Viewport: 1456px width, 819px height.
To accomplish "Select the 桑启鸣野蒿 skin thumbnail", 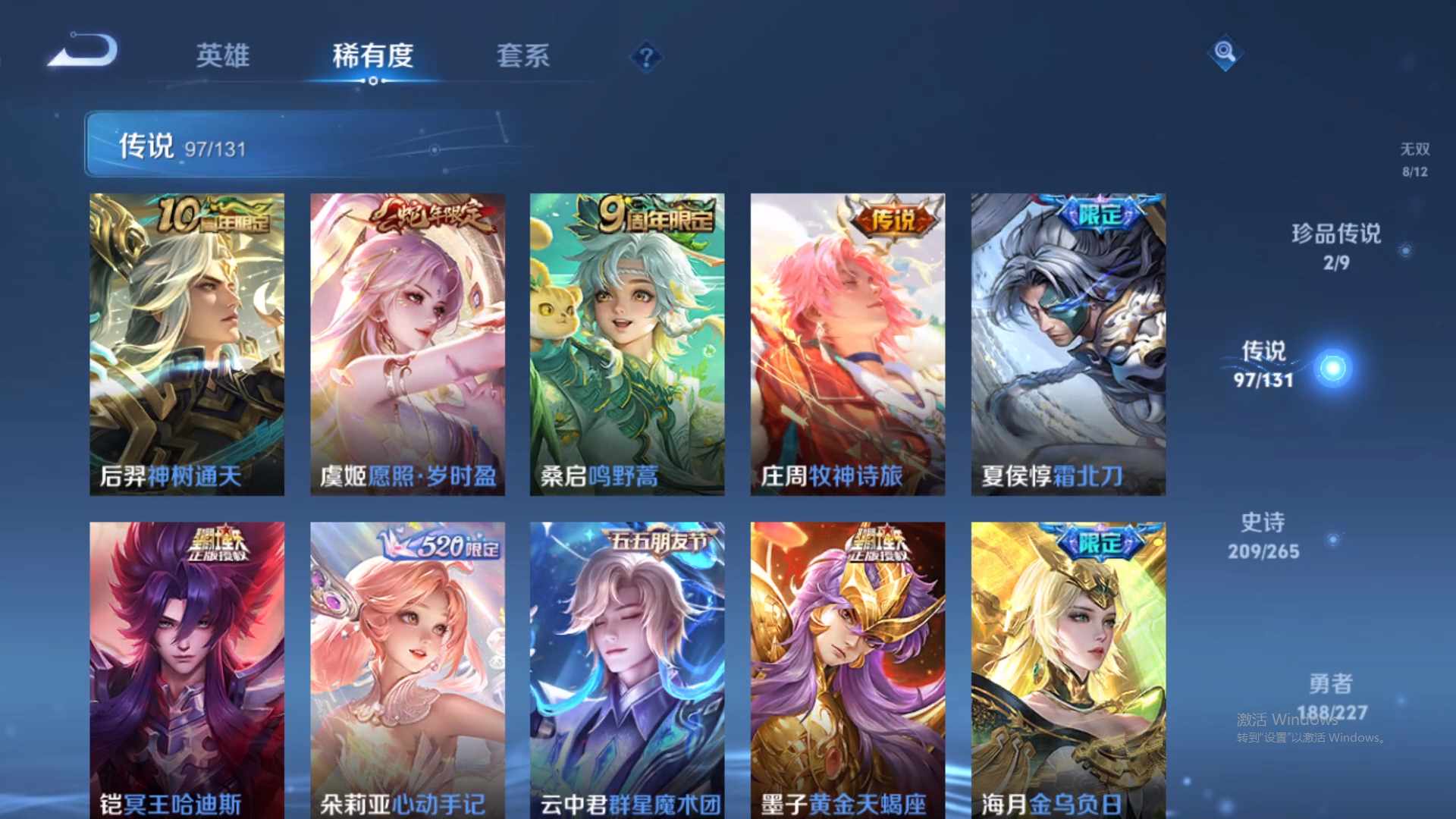I will pos(627,341).
